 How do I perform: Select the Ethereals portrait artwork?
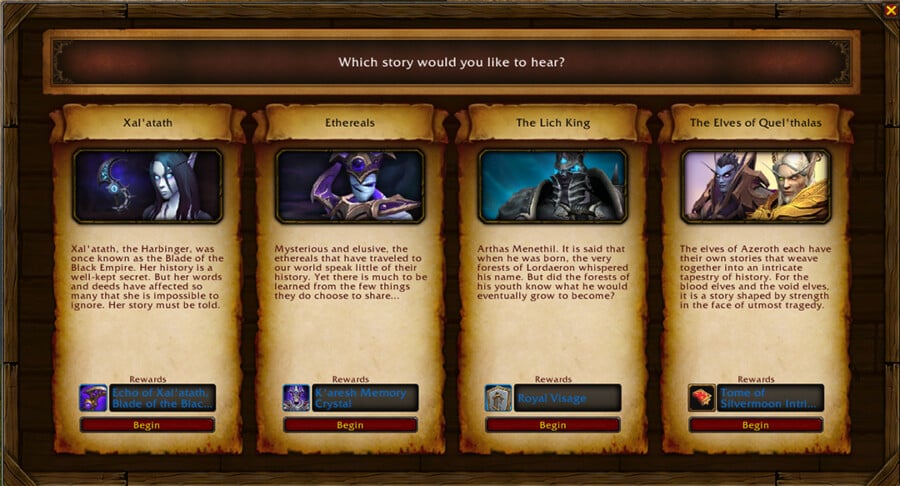coord(350,186)
